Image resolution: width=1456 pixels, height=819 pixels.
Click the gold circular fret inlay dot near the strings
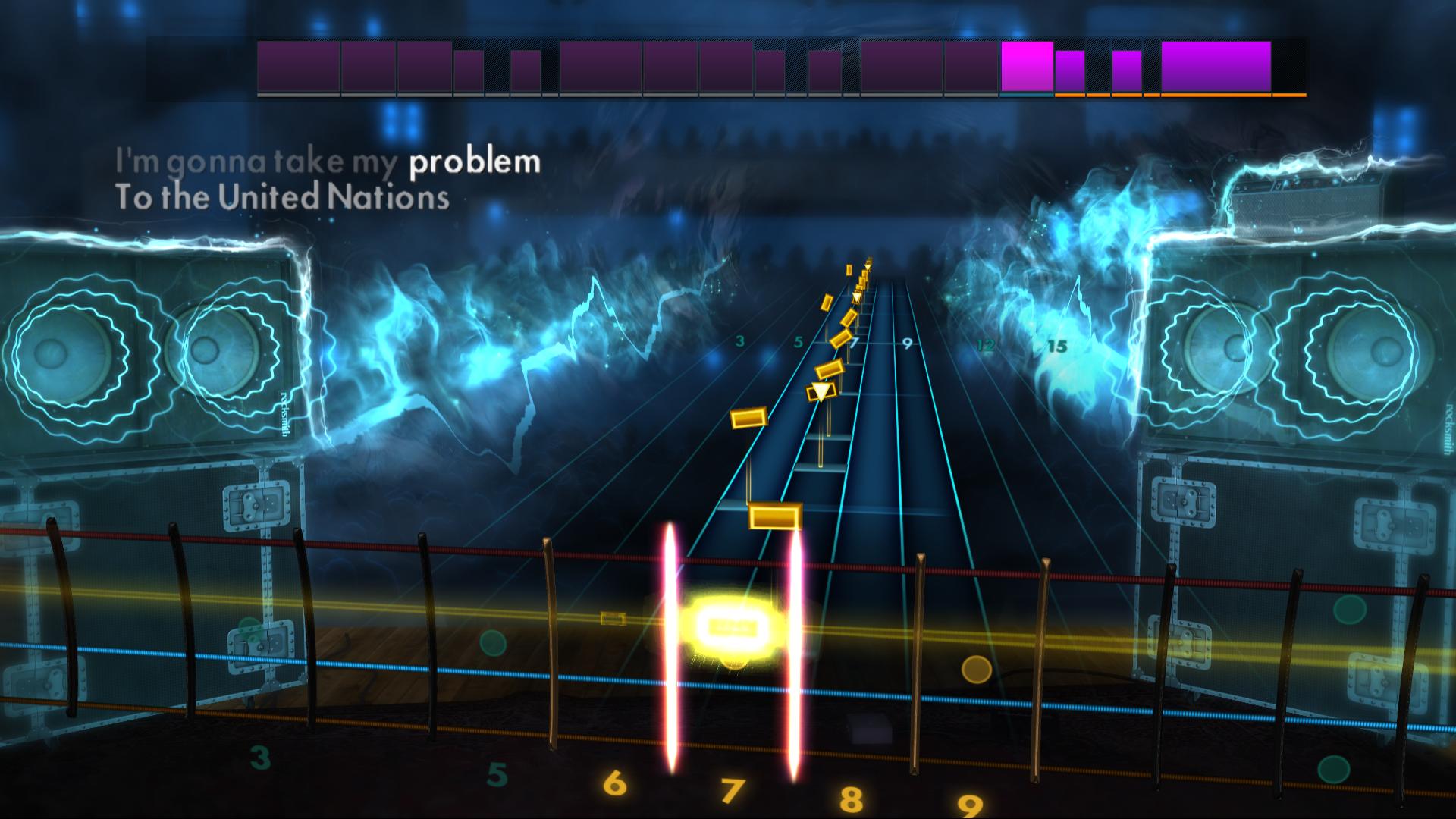coord(977,670)
